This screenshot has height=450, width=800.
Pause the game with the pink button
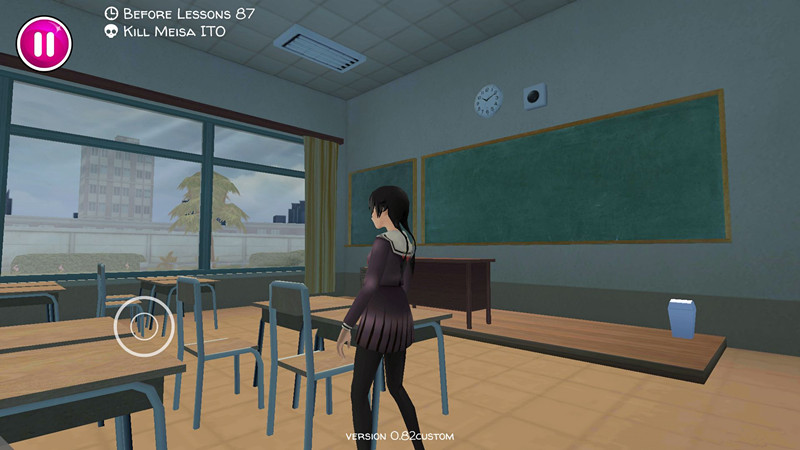(44, 43)
